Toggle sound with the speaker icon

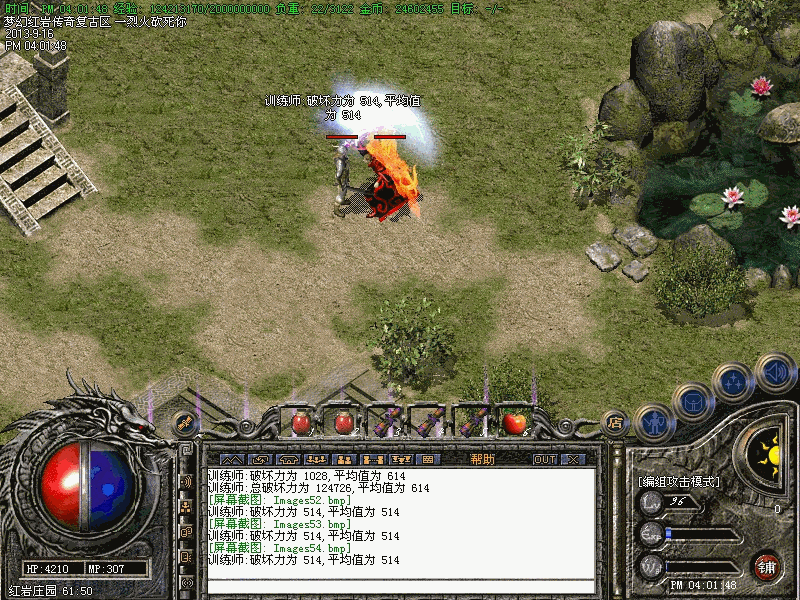(775, 372)
